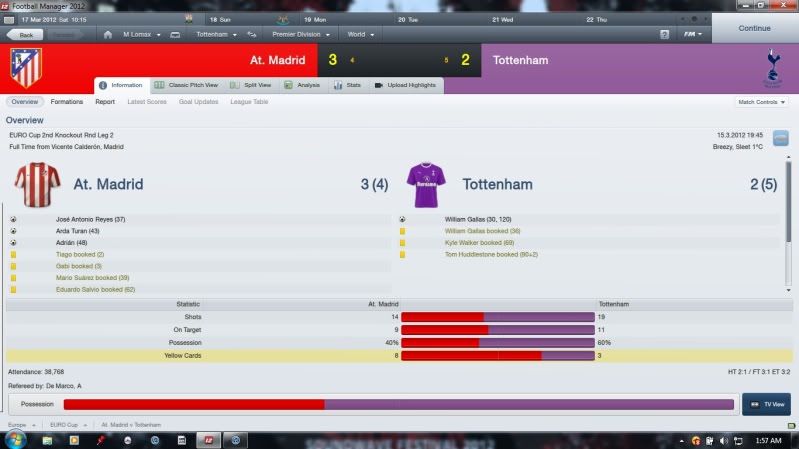The width and height of the screenshot is (799, 449).
Task: Open the Match Controls dropdown
Action: pos(761,102)
